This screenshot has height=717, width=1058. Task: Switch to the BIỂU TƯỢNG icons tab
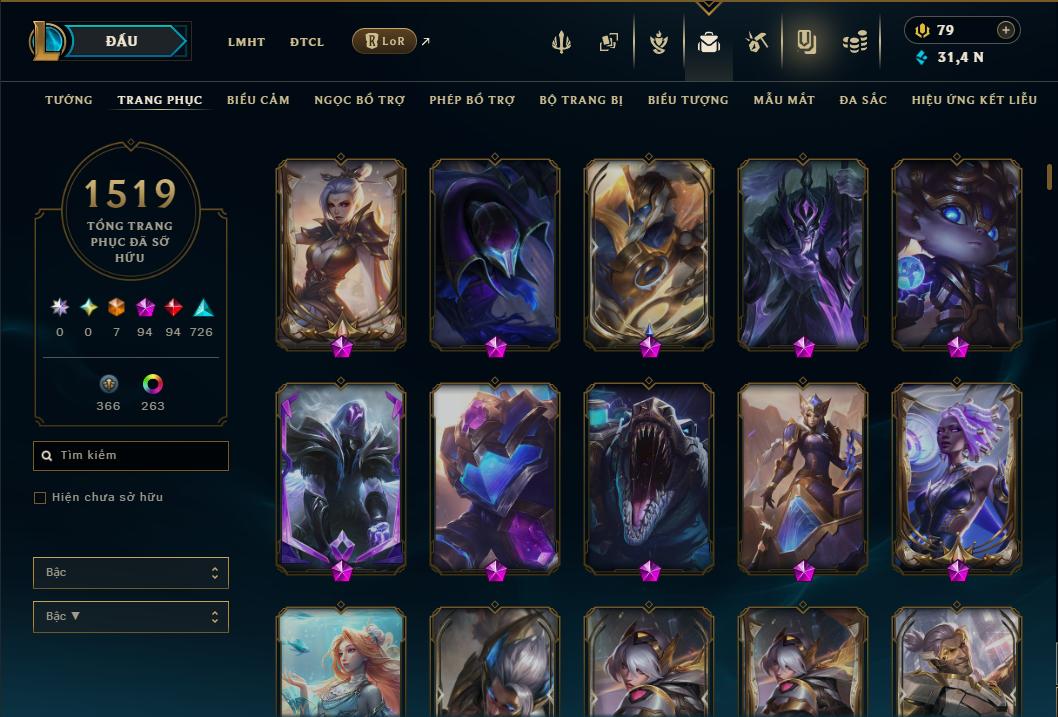(x=688, y=100)
